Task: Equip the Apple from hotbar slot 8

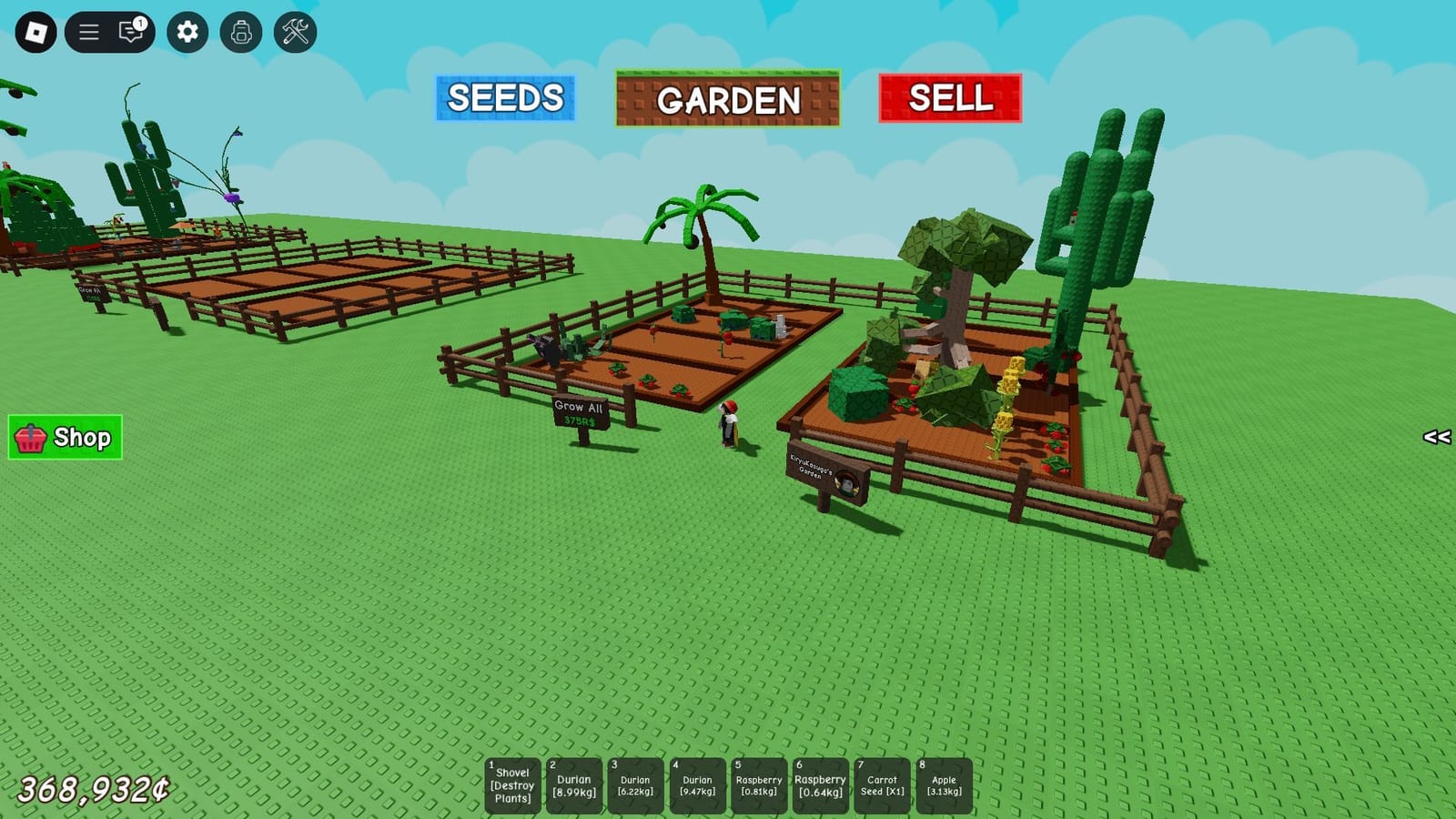Action: pos(944,784)
